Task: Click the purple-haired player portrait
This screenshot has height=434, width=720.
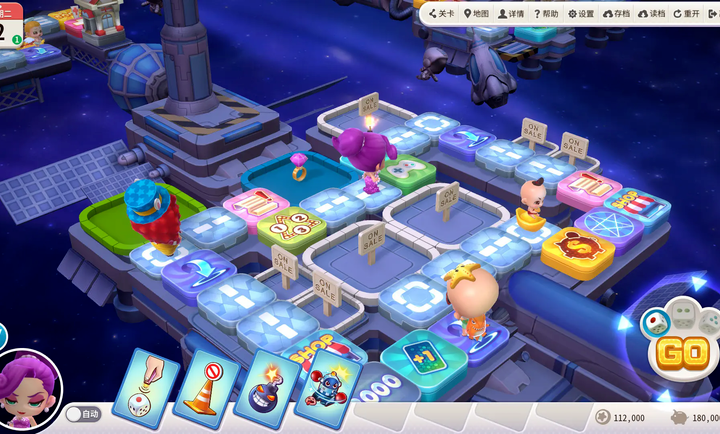Action: (30, 391)
